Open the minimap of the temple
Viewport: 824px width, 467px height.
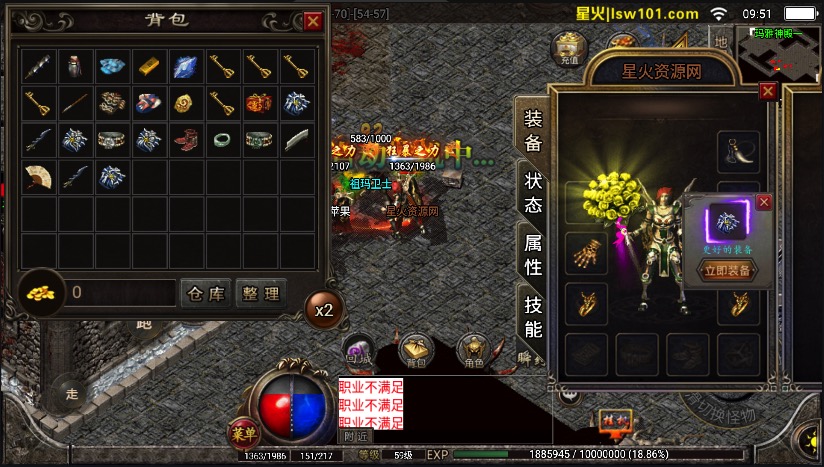(778, 52)
